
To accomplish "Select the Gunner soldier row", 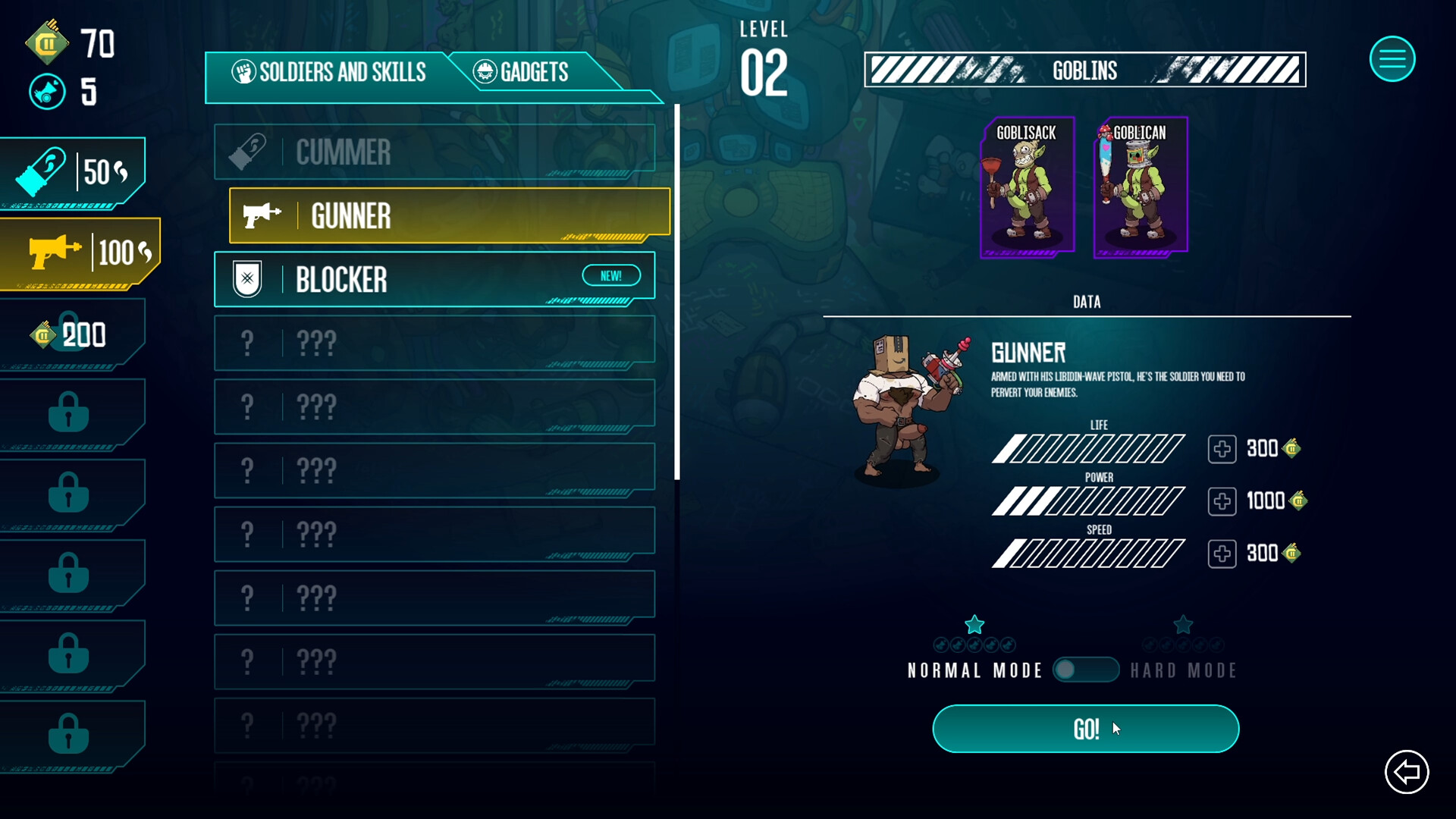I will click(x=449, y=216).
